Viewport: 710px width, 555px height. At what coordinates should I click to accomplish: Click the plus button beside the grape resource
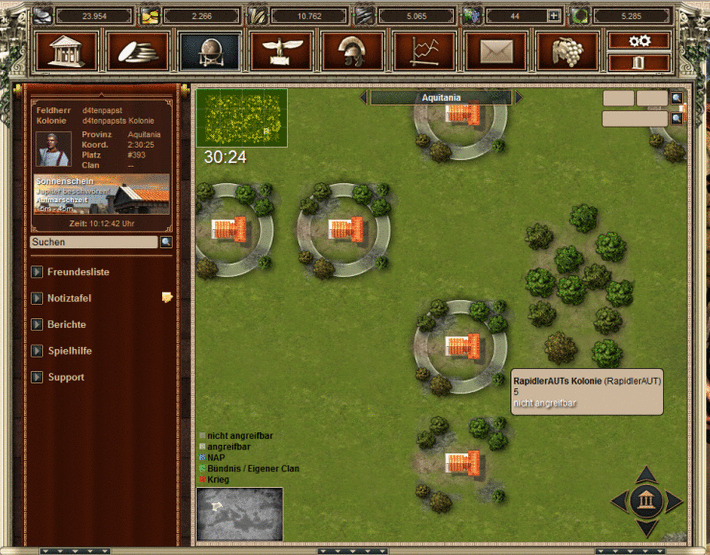coord(553,16)
